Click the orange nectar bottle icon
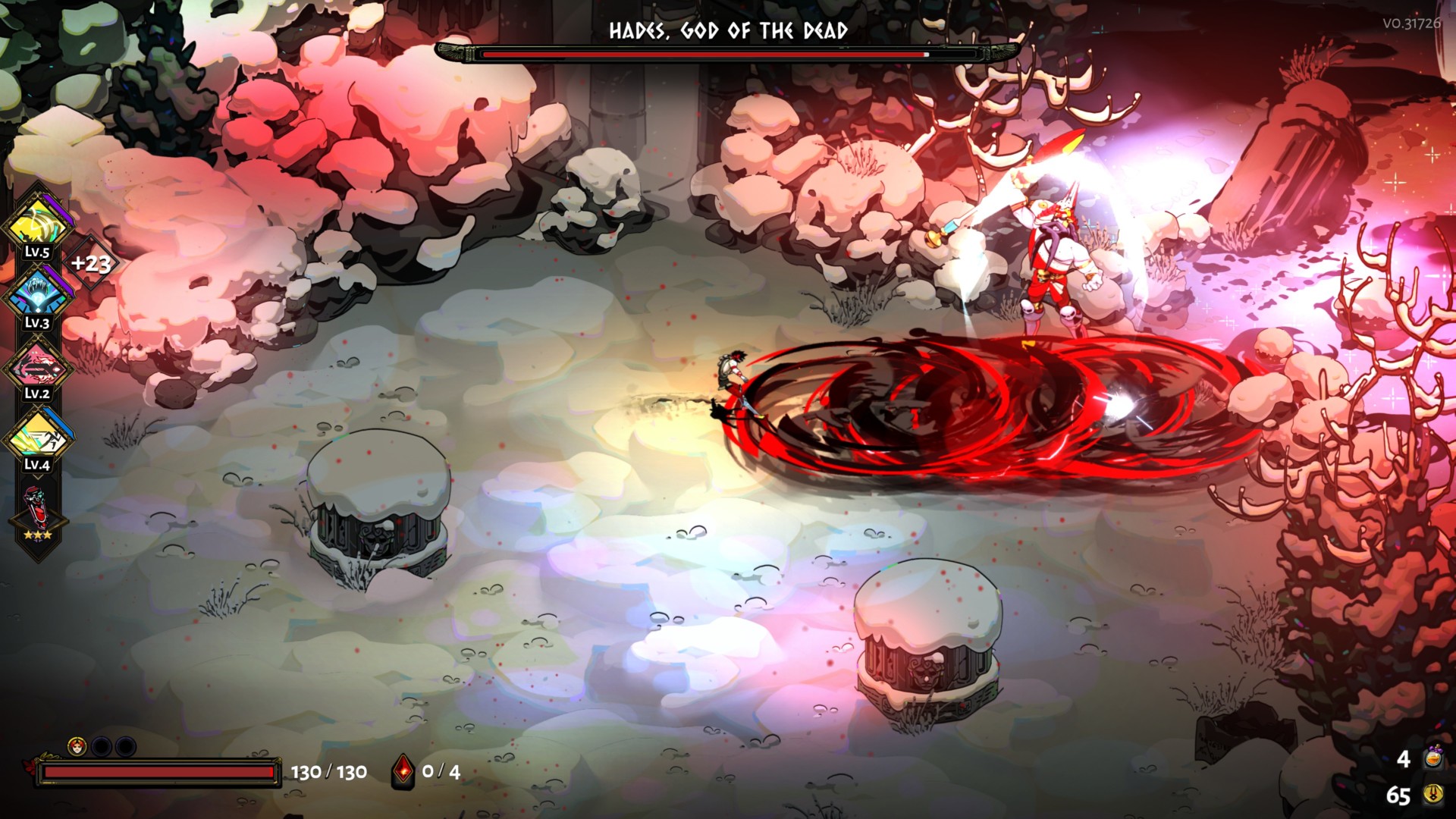This screenshot has width=1456, height=819. coord(1432,758)
